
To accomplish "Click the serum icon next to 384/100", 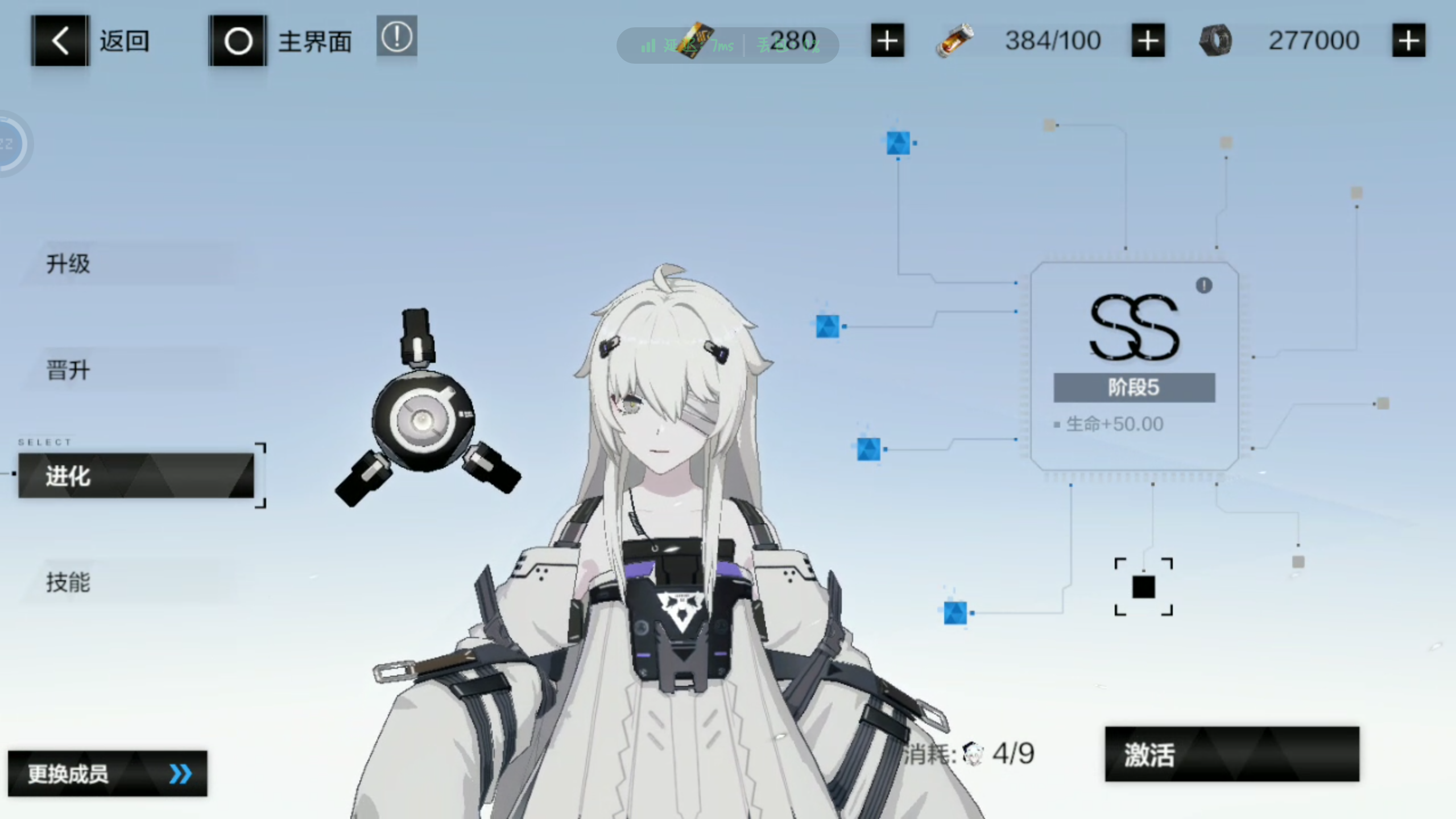I will (x=955, y=40).
